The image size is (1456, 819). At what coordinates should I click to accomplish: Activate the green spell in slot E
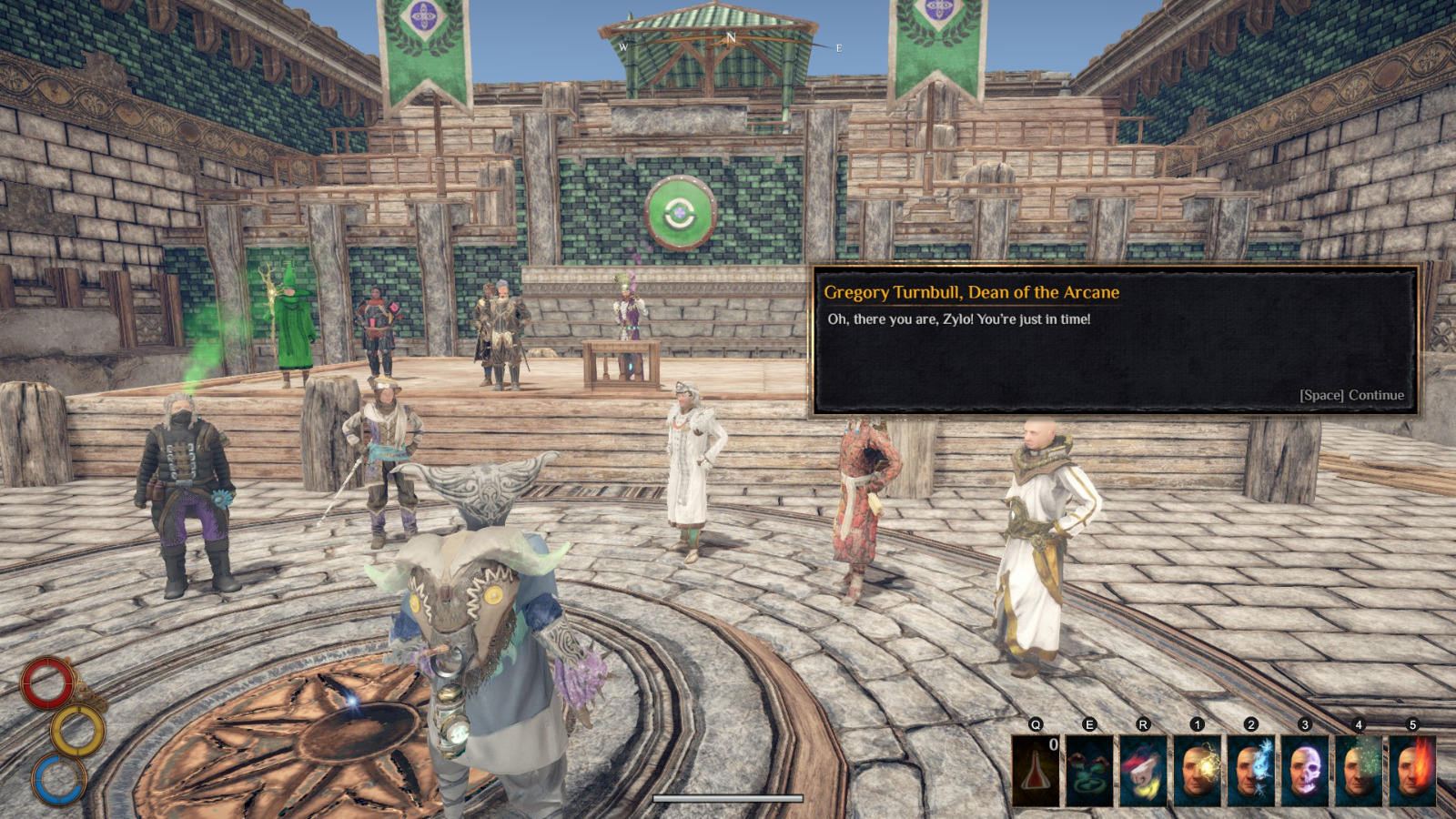[x=1089, y=769]
